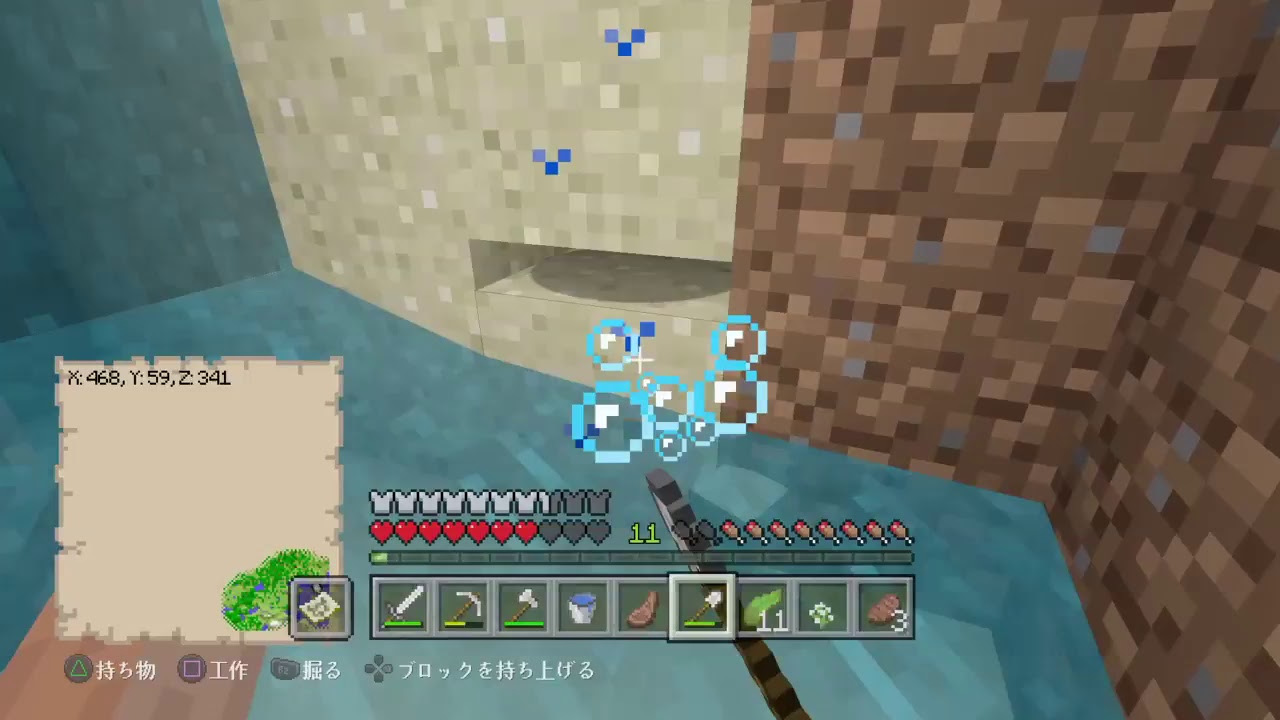Open the 持ち物 inventory via triangle prompt
This screenshot has width=1280, height=720.
tap(110, 671)
